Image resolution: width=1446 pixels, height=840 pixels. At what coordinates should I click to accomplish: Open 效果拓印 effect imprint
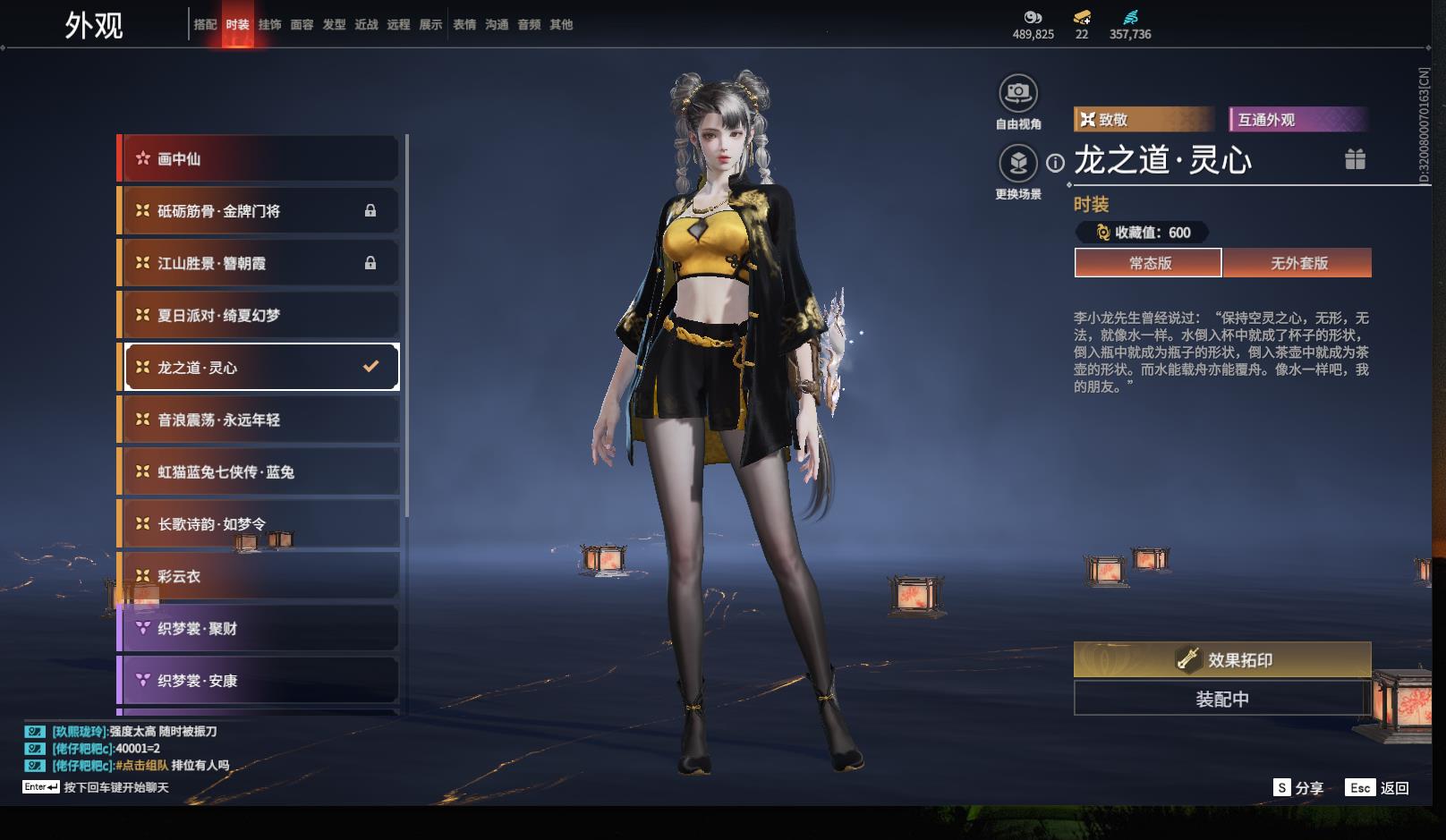coord(1222,660)
